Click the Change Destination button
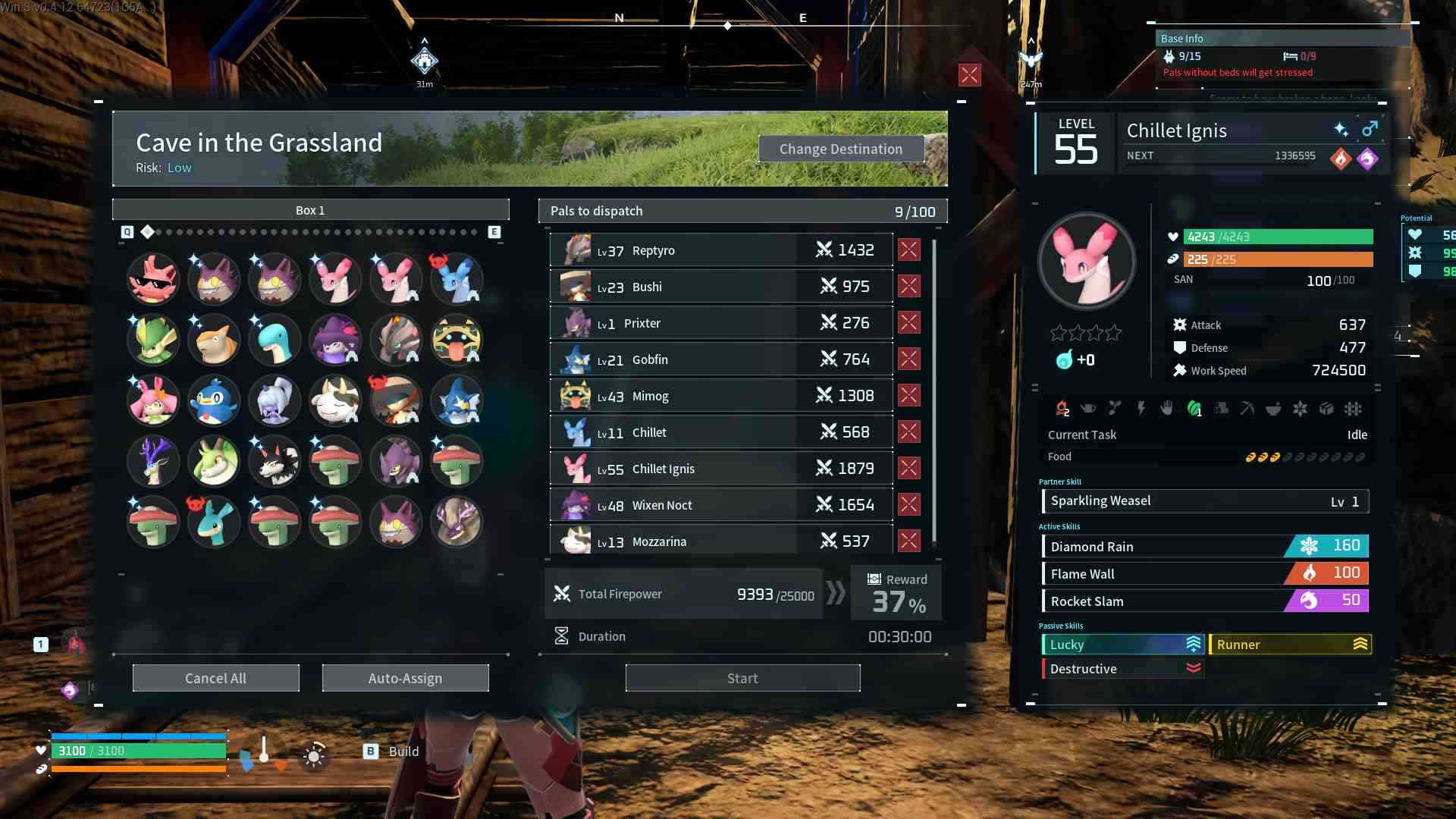This screenshot has height=819, width=1456. (x=841, y=149)
